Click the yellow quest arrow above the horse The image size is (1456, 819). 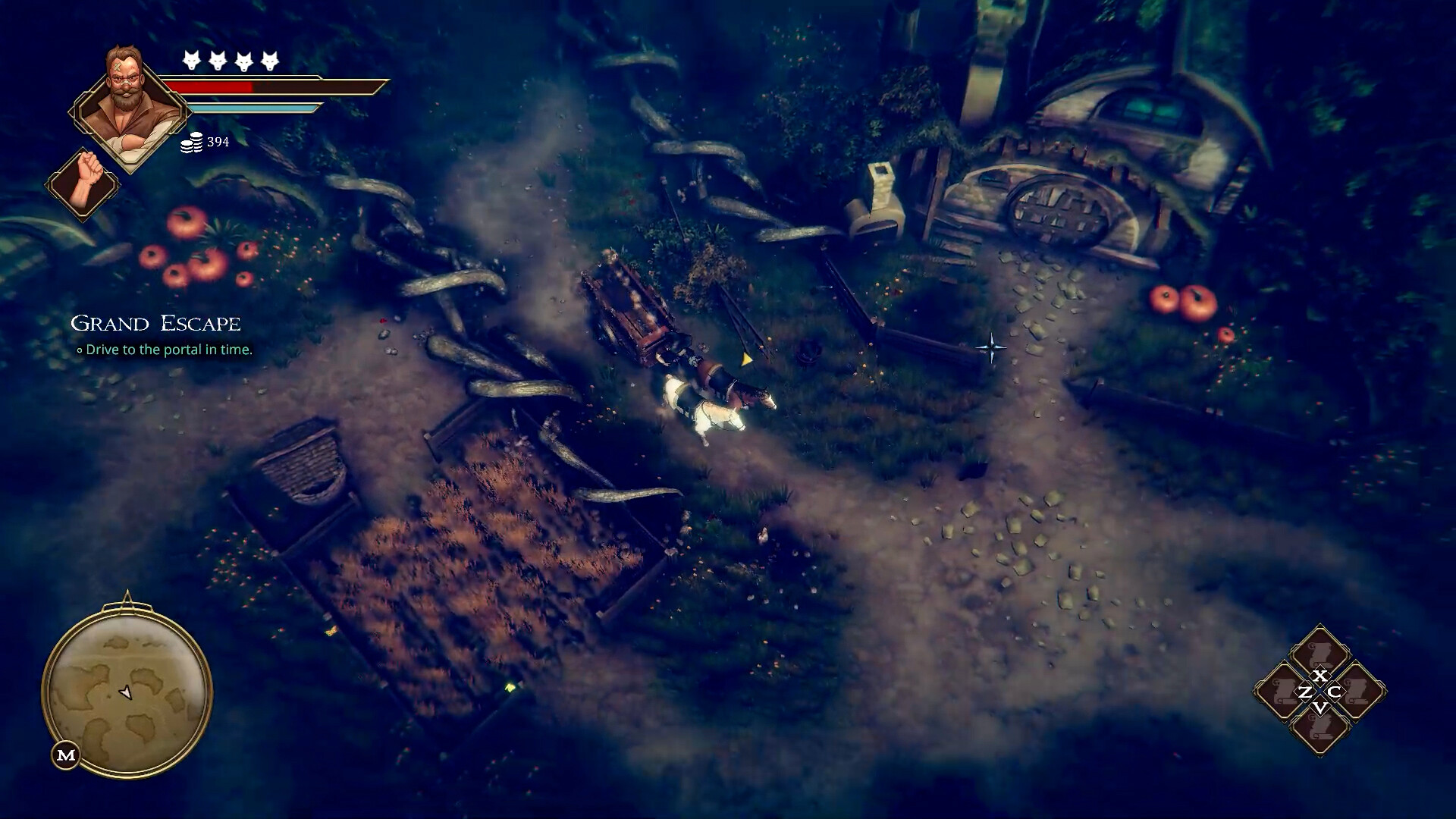(x=745, y=359)
